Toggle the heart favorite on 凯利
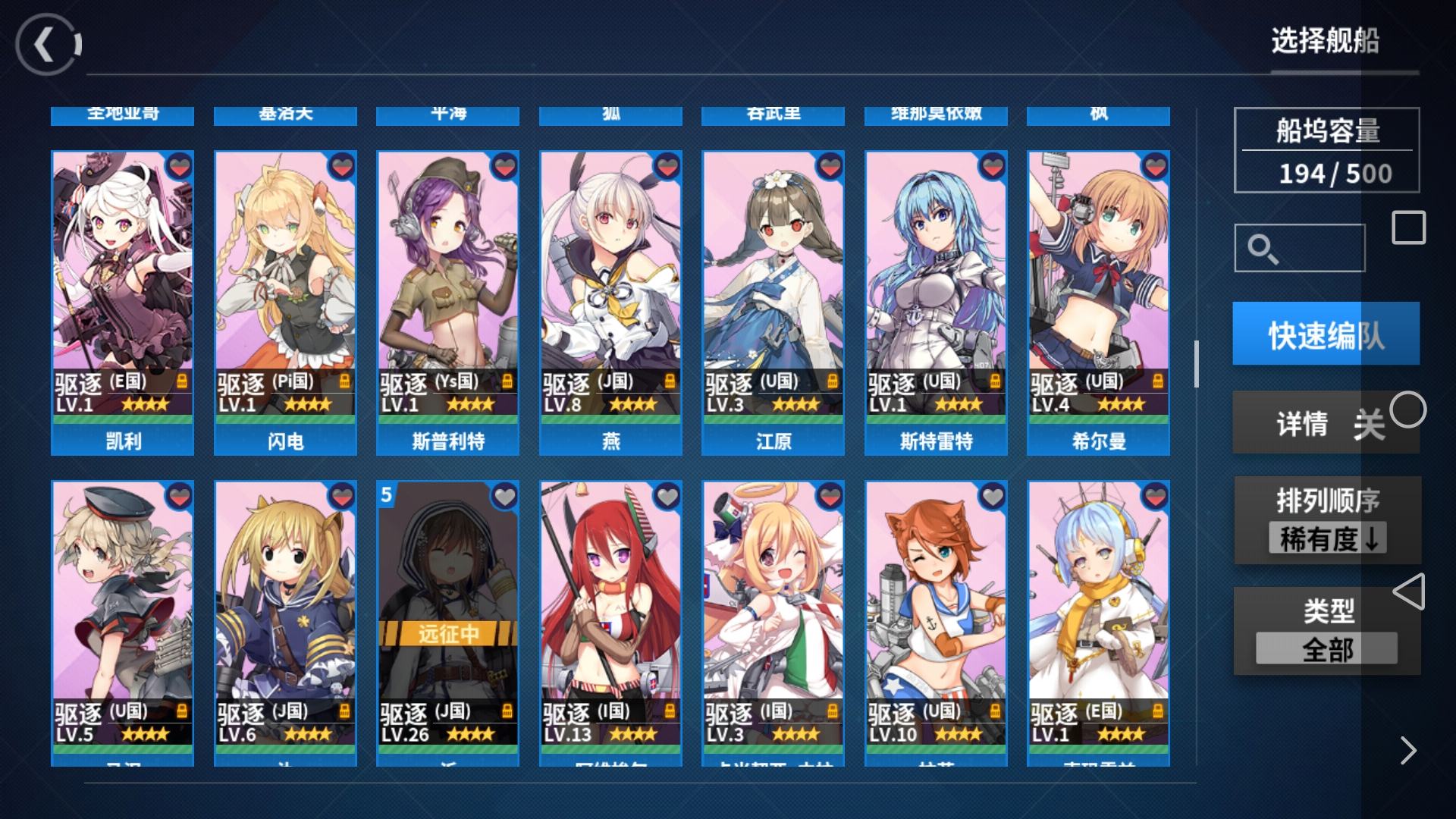This screenshot has width=1456, height=819. tap(179, 166)
